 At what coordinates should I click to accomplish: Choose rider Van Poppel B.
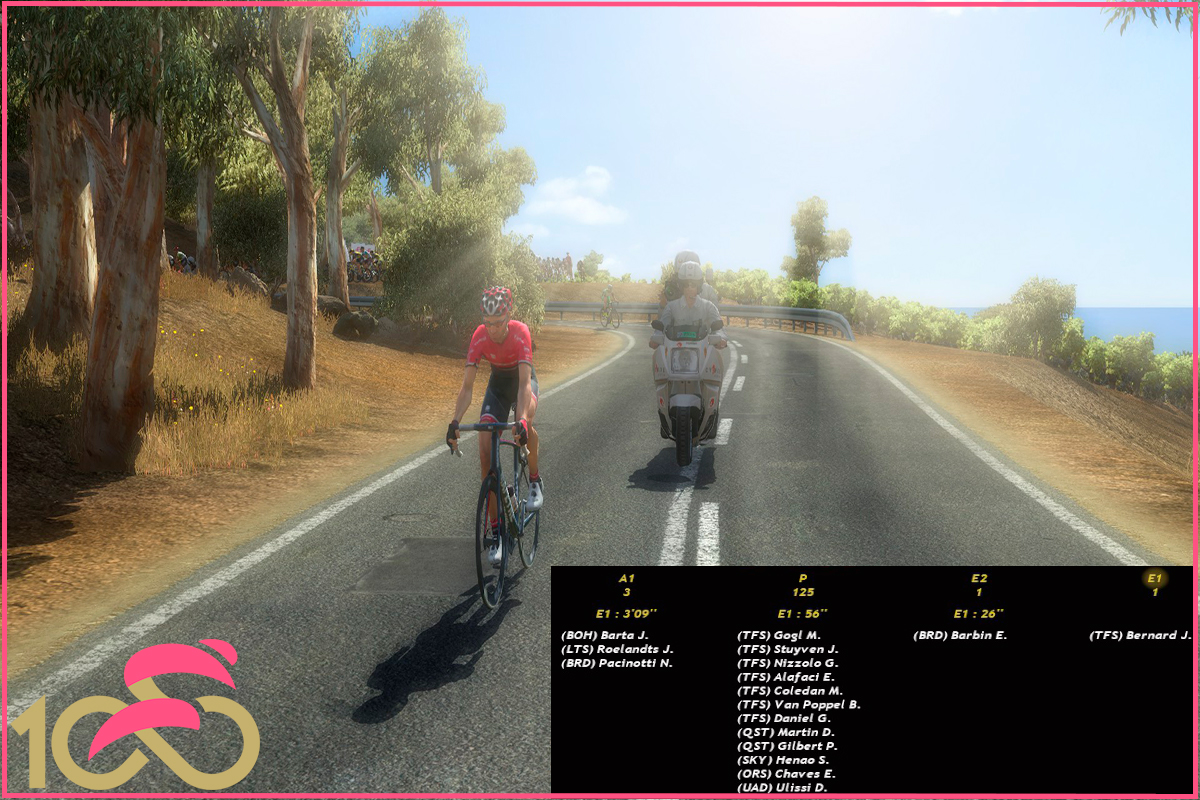(x=798, y=705)
